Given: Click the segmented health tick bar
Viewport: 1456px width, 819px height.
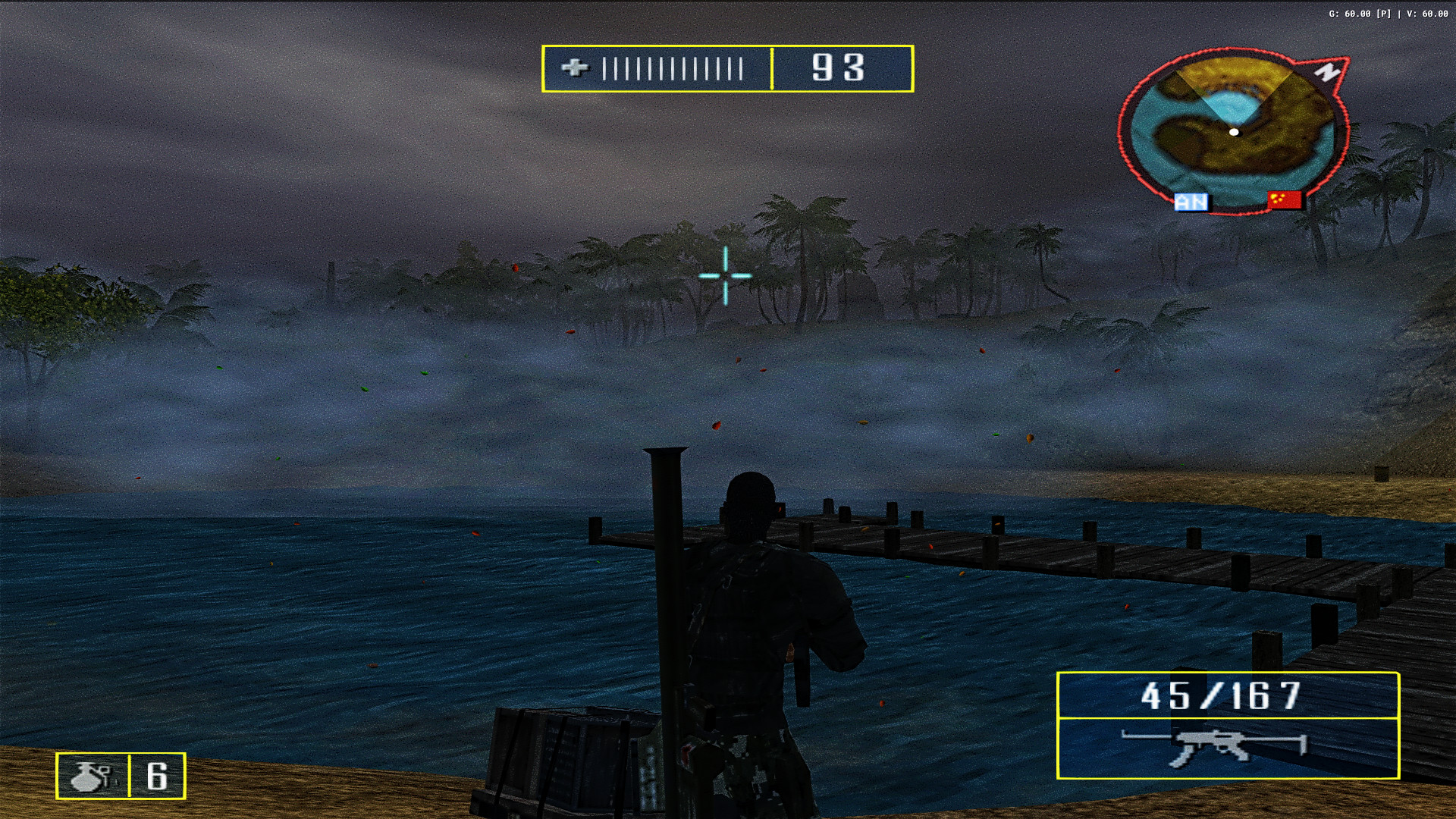Looking at the screenshot, I should point(671,69).
